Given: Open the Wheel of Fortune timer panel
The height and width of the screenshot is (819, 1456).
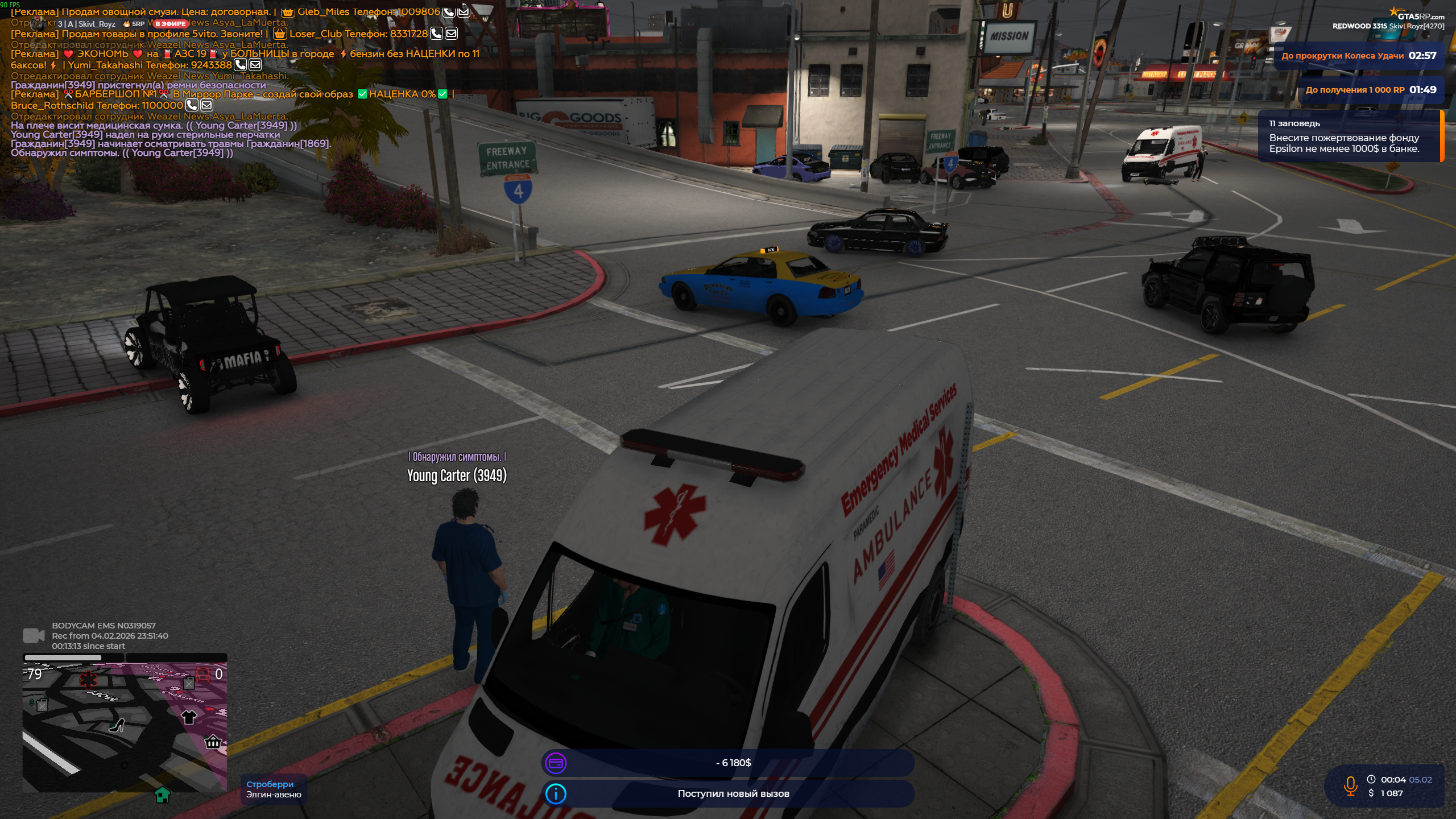Looking at the screenshot, I should click(x=1358, y=56).
